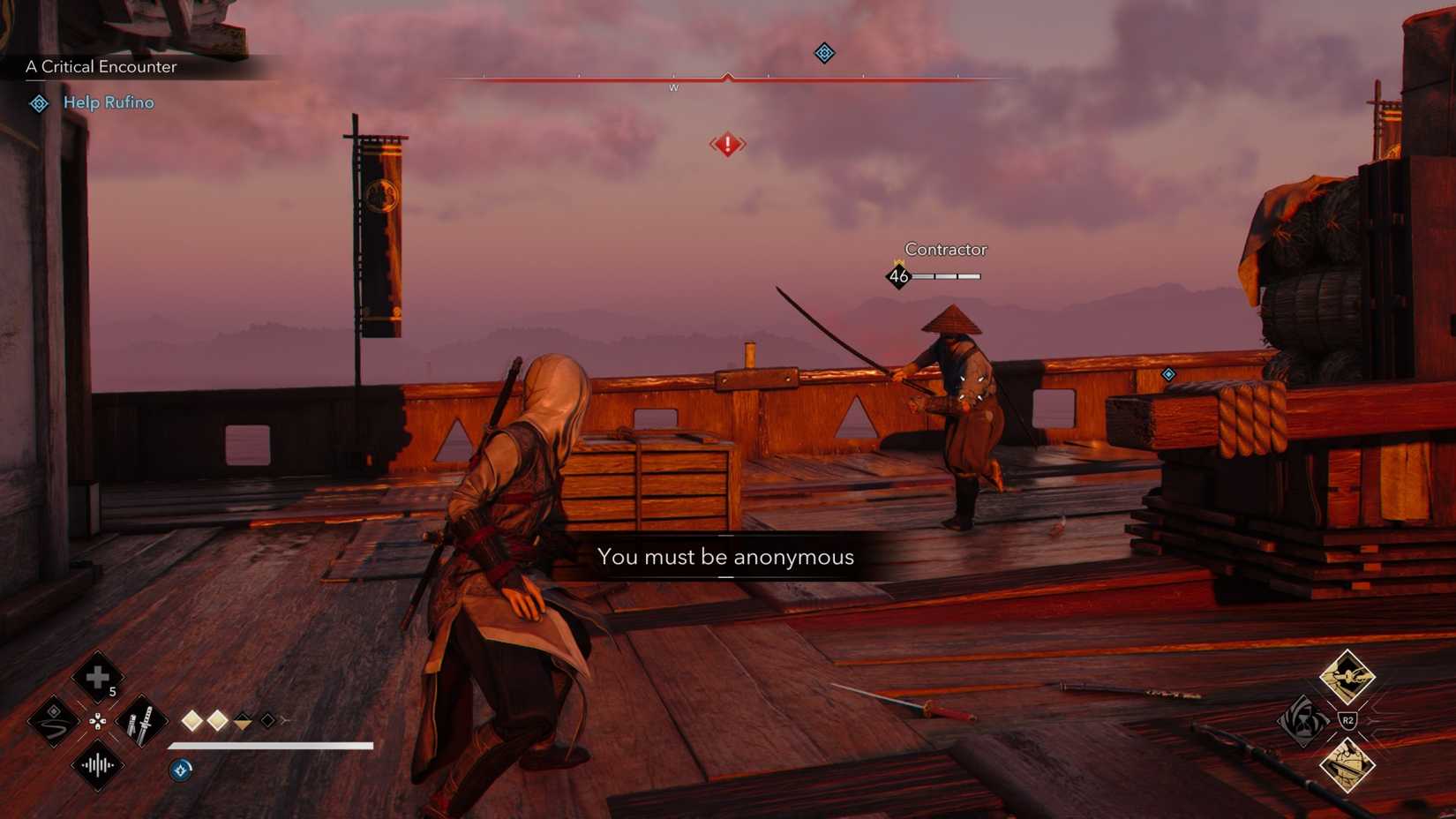Click the A Critical Encounter quest title

[101, 66]
